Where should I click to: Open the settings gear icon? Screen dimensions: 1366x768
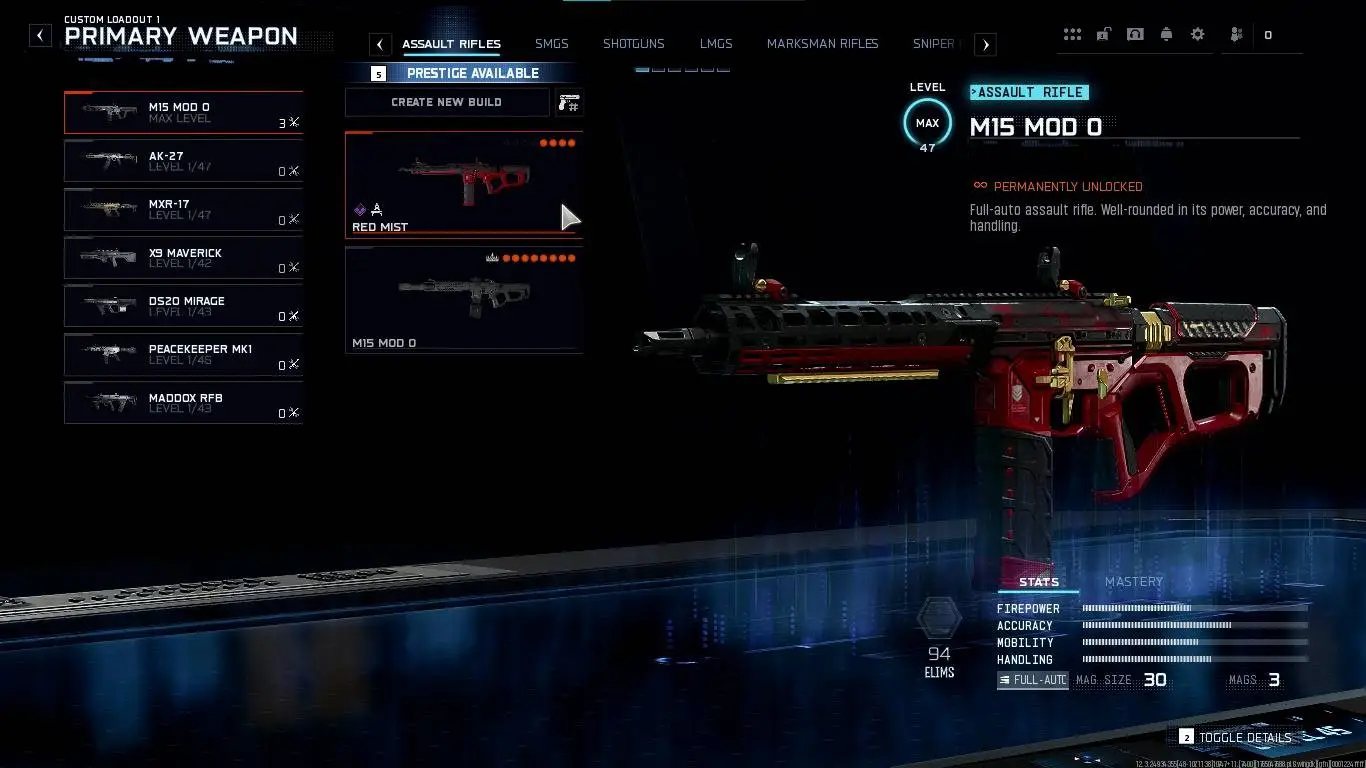coord(1197,33)
